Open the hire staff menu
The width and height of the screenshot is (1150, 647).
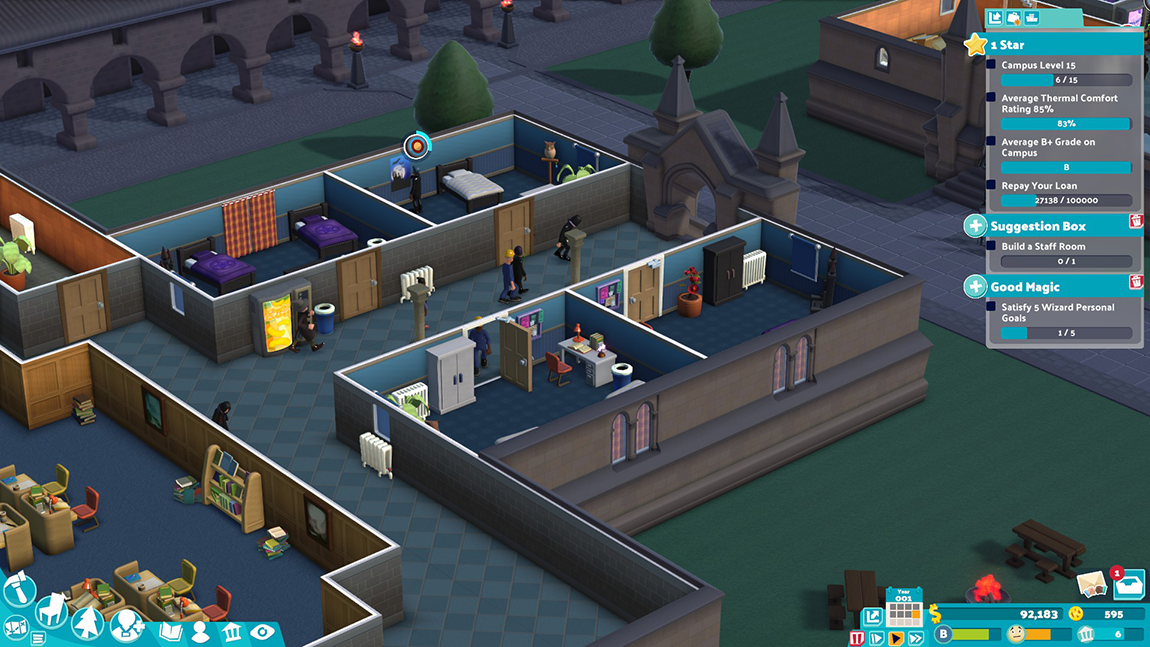127,626
